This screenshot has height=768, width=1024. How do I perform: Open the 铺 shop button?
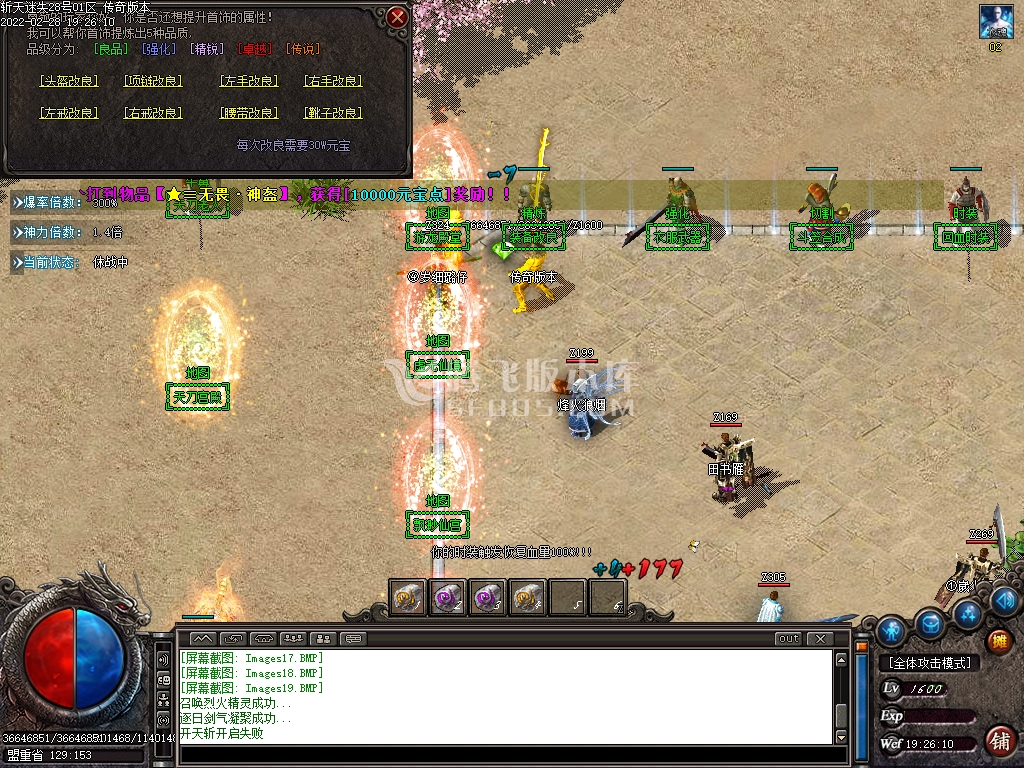[x=999, y=740]
